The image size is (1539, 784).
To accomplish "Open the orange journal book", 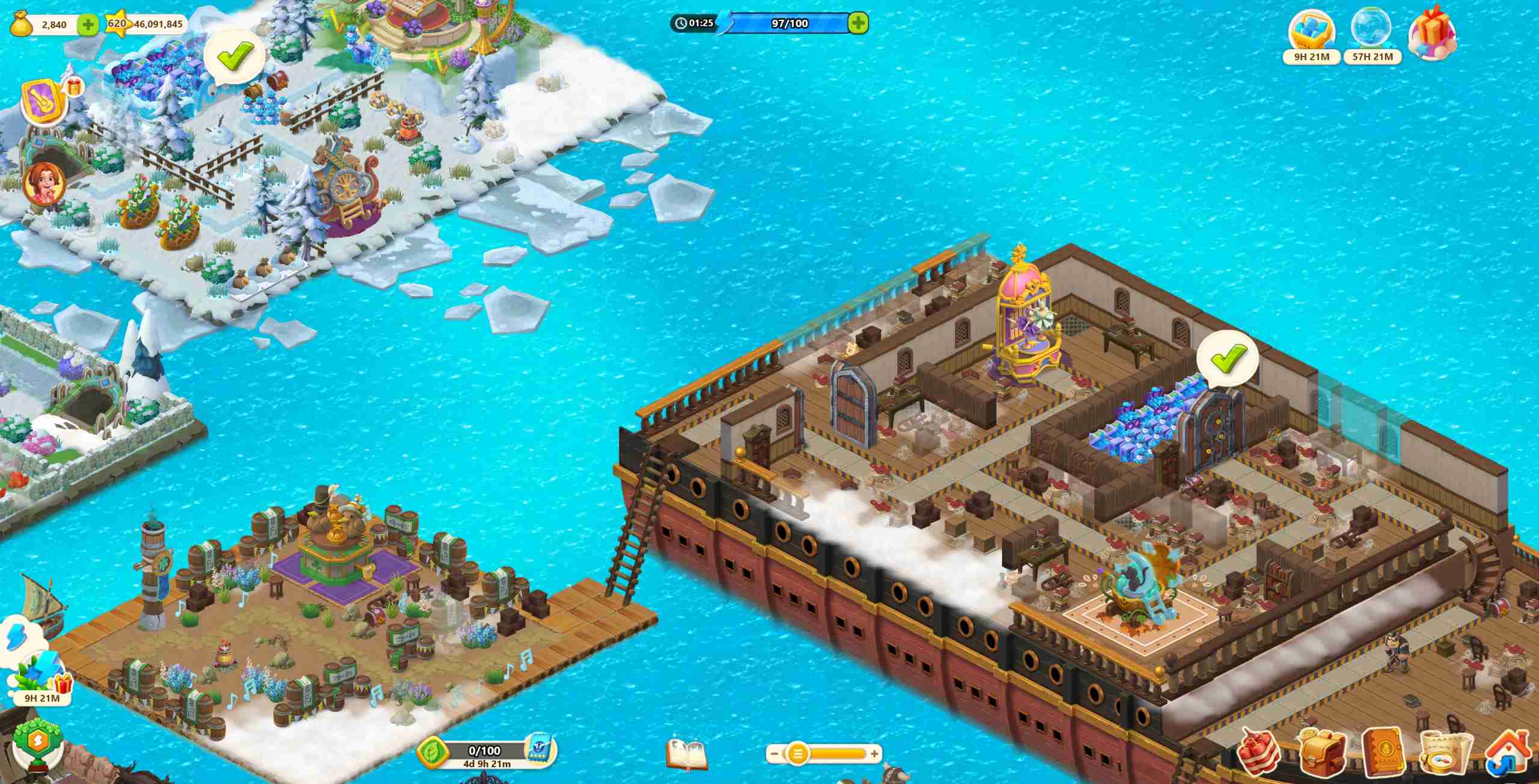I will 1383,751.
